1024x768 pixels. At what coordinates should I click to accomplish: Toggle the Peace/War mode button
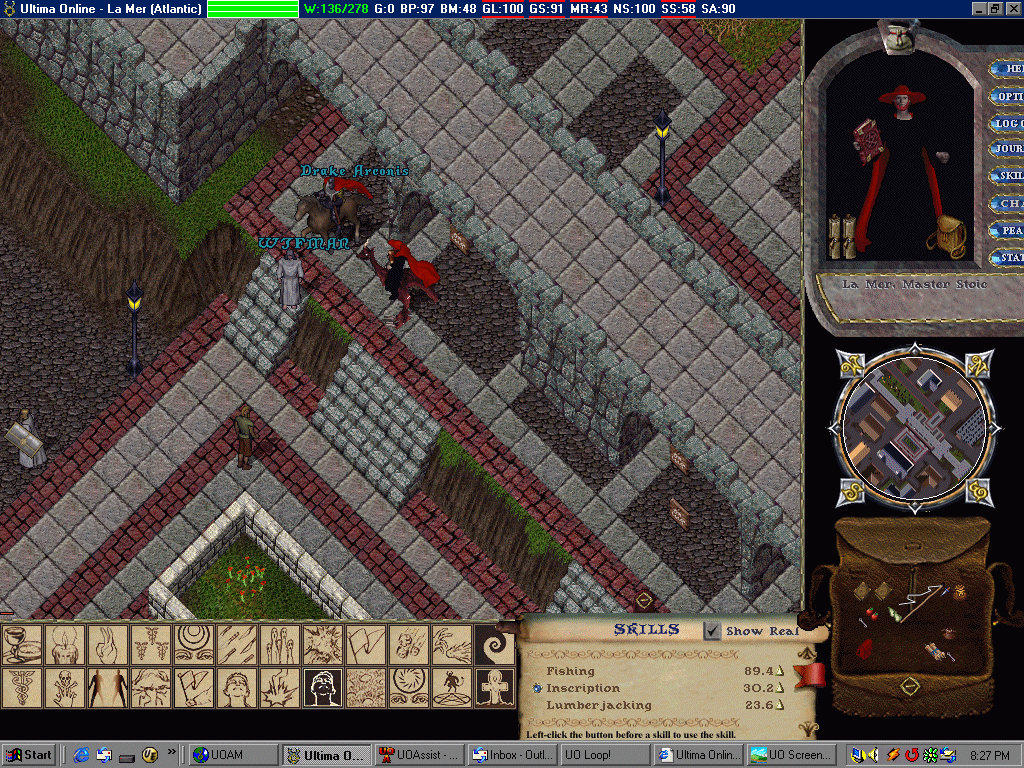click(x=1006, y=231)
